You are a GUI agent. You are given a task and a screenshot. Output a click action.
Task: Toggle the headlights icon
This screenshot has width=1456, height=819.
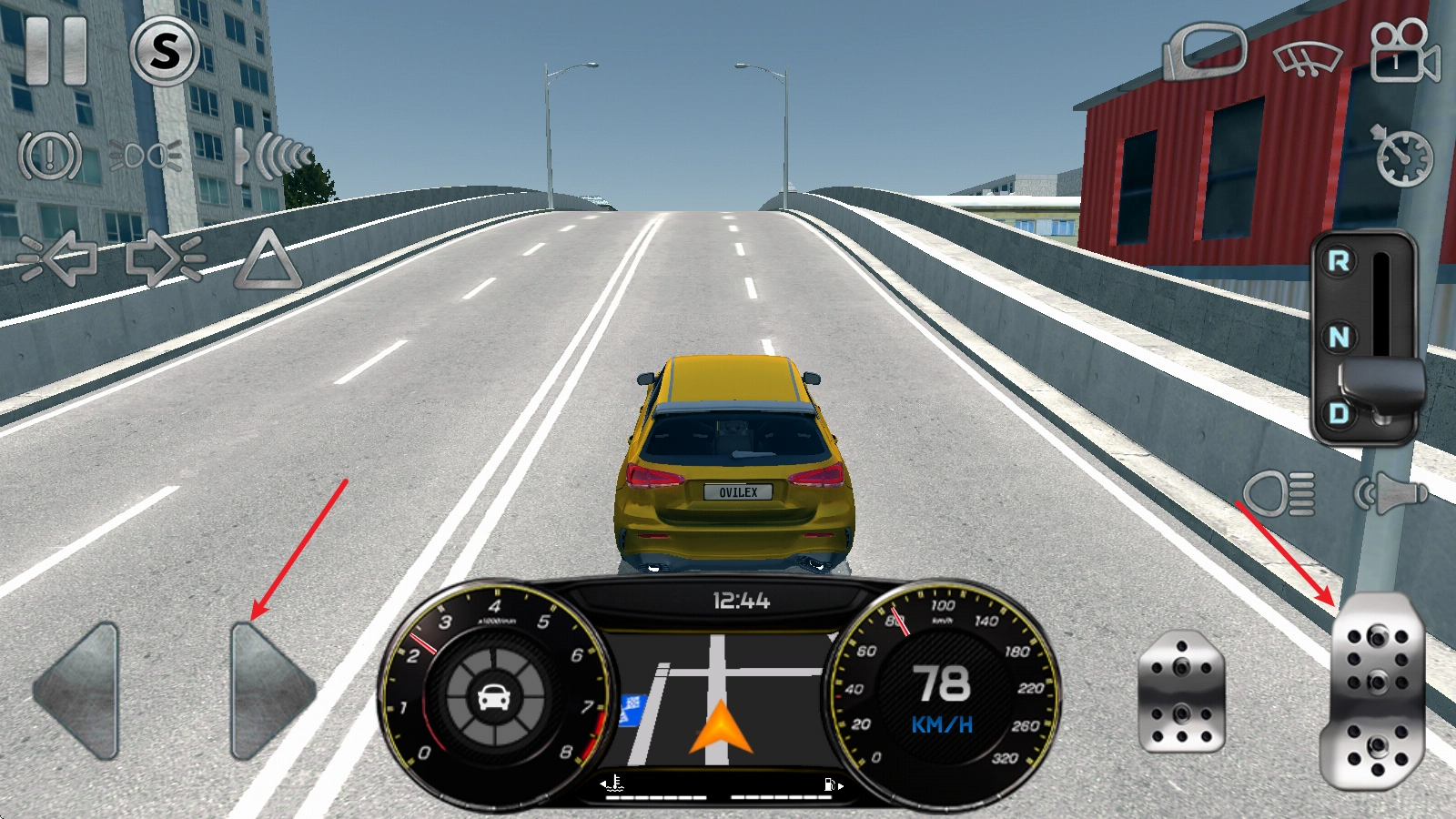tap(1280, 494)
